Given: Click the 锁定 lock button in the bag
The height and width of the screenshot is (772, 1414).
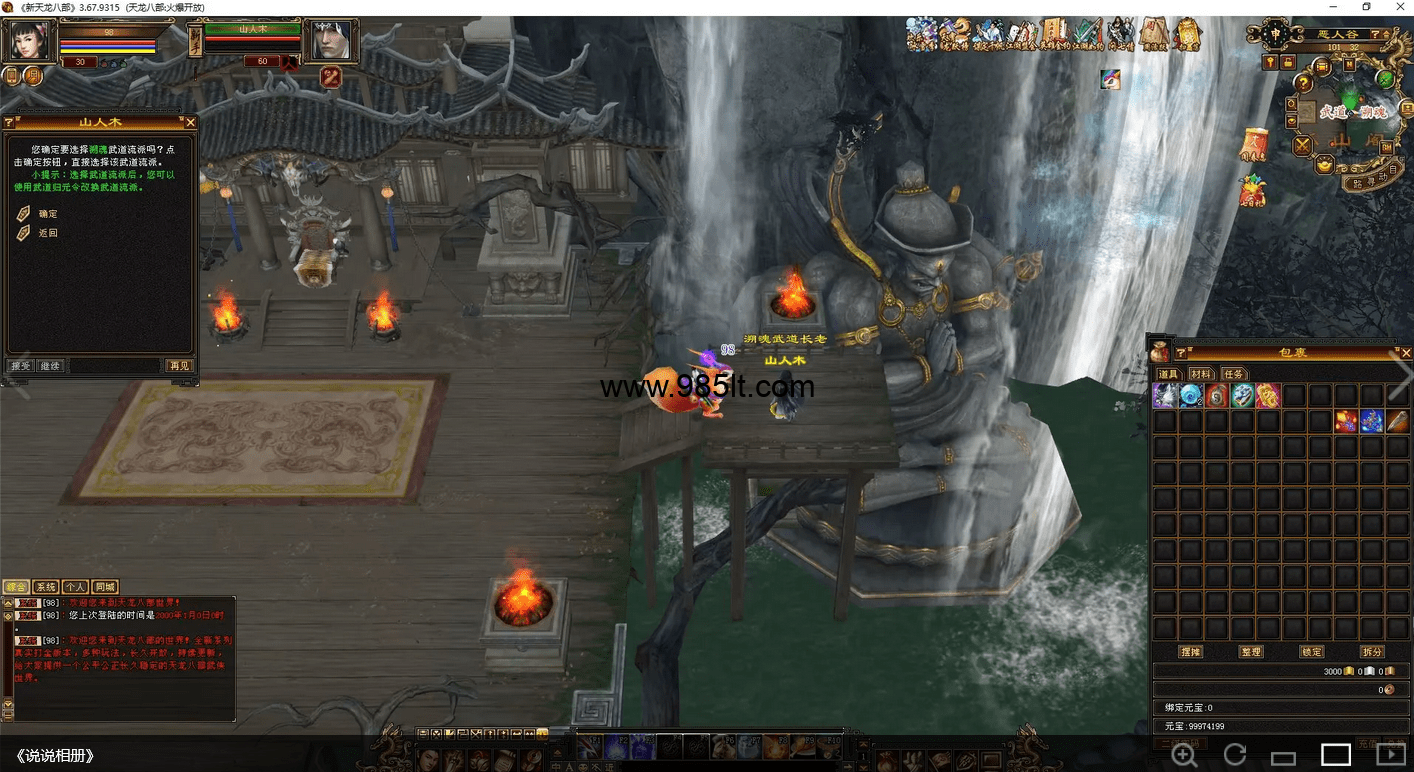Looking at the screenshot, I should [1311, 652].
